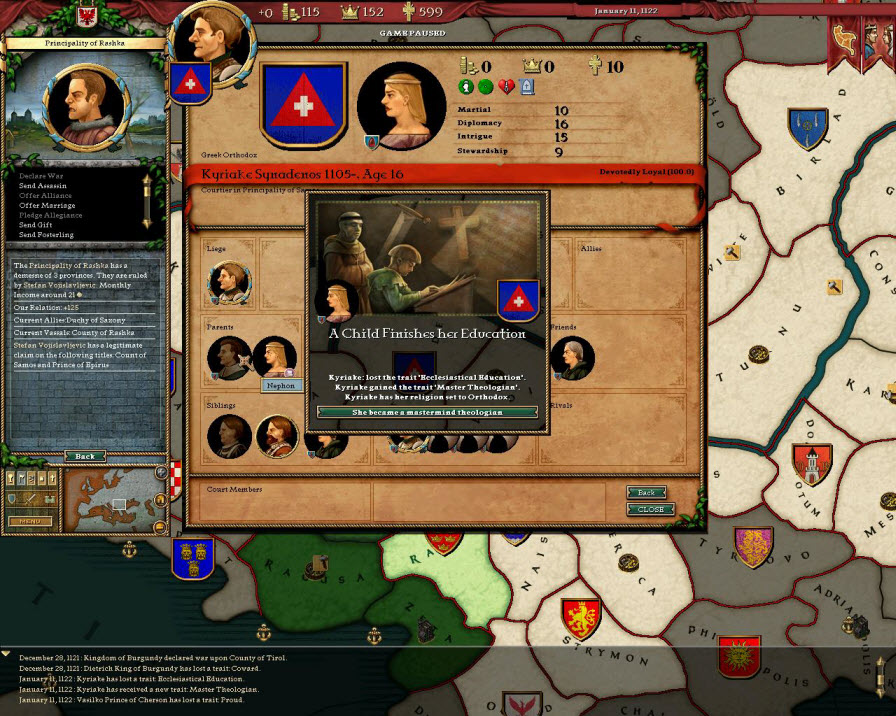Close the character window with CLOSE
Image resolution: width=896 pixels, height=716 pixels.
tap(650, 509)
